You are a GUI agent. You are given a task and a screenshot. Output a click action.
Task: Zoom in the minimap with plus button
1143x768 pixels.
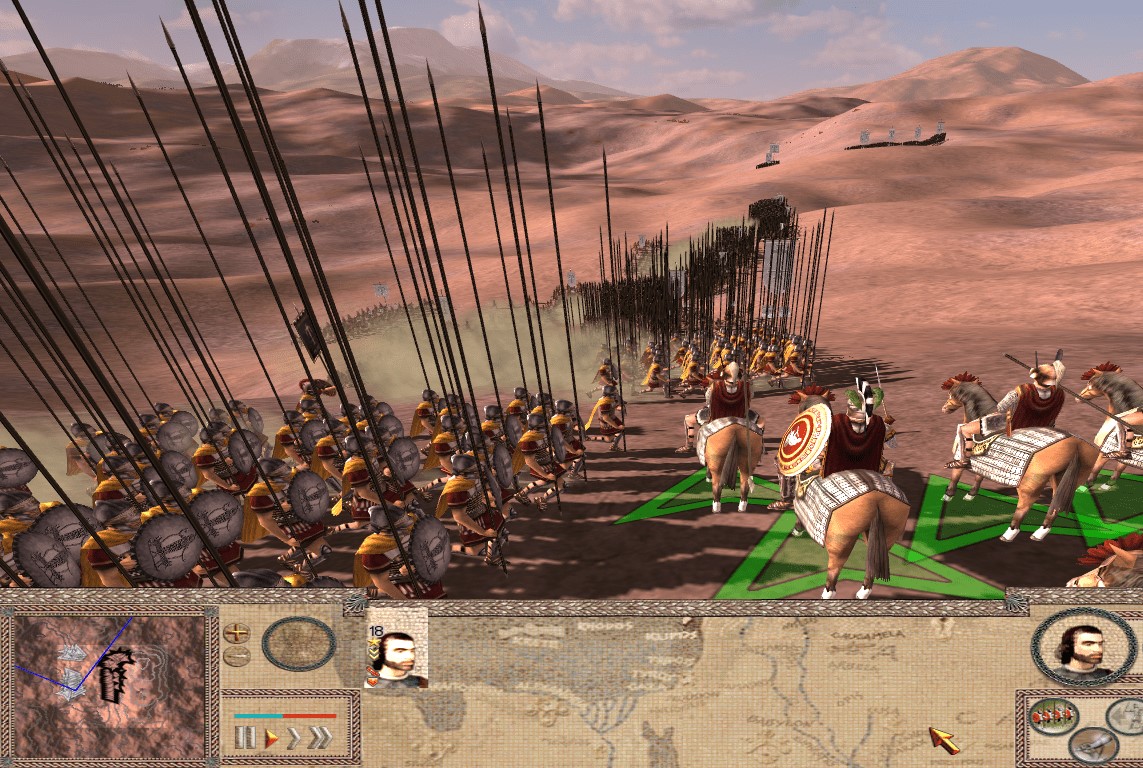pos(236,633)
